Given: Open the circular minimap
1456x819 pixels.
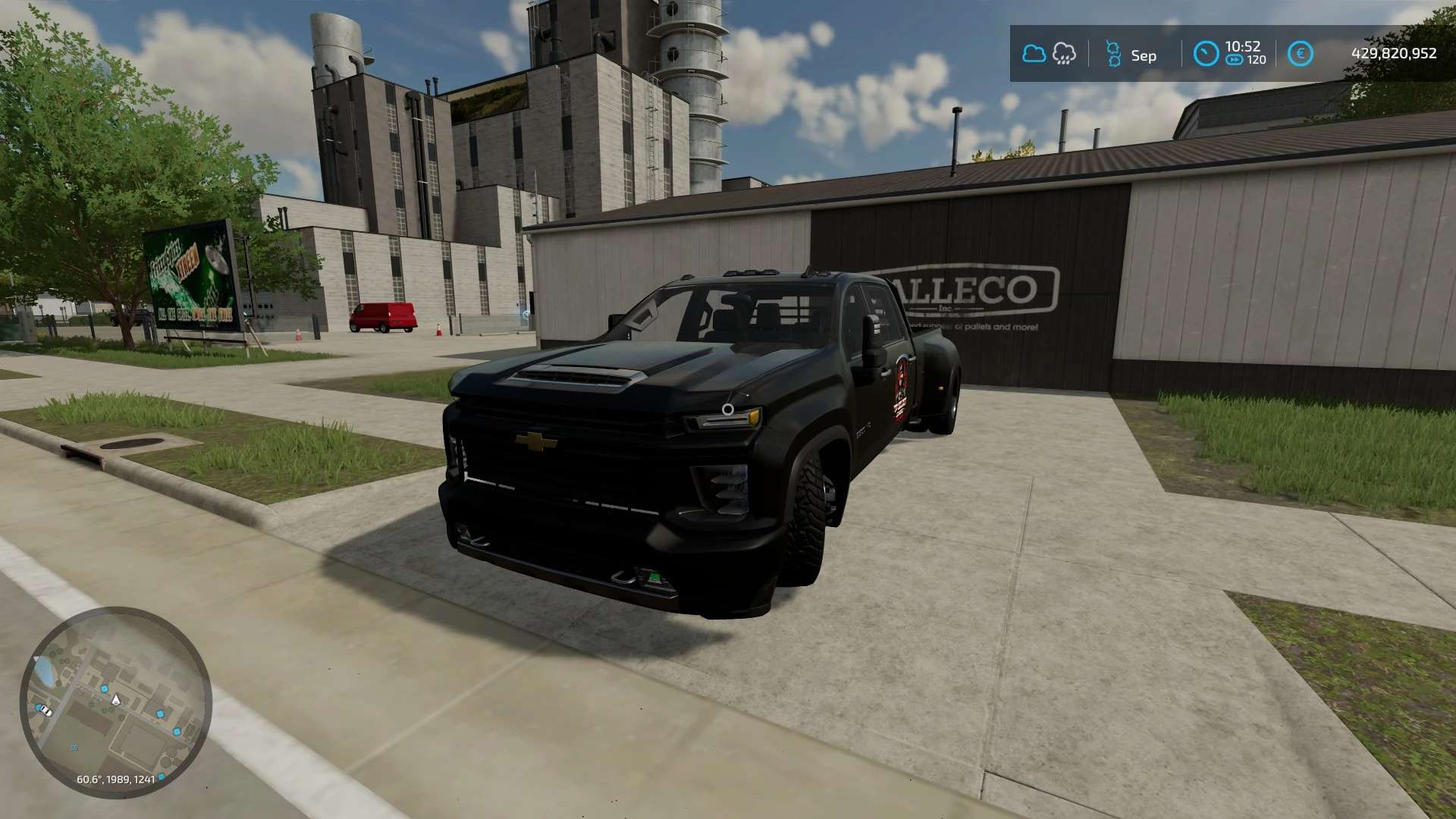Looking at the screenshot, I should pyautogui.click(x=115, y=701).
